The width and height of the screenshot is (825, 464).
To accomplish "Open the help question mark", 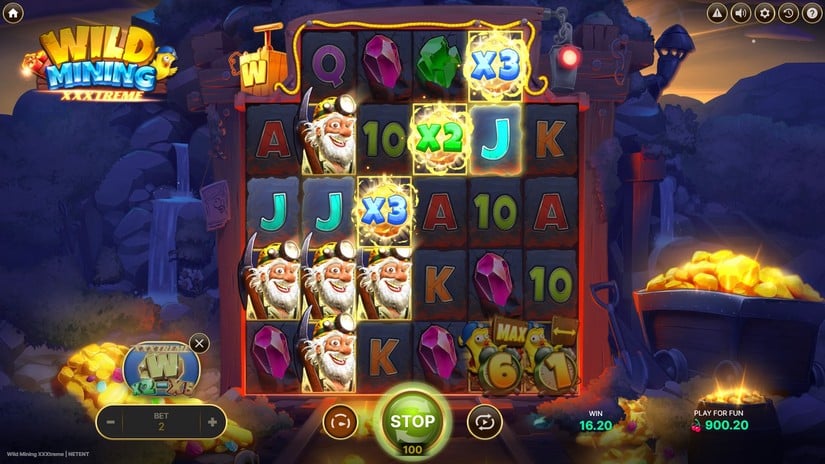I will point(811,13).
